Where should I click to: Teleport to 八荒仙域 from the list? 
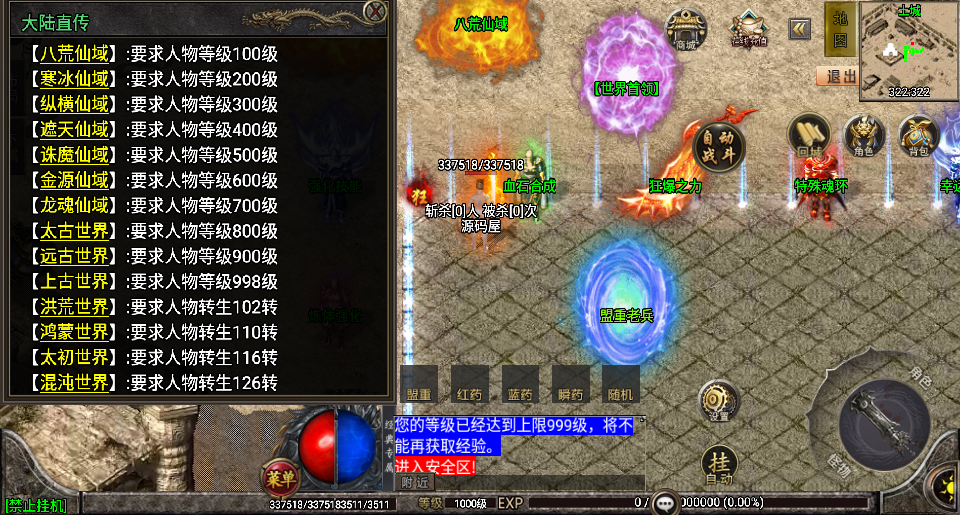(75, 54)
